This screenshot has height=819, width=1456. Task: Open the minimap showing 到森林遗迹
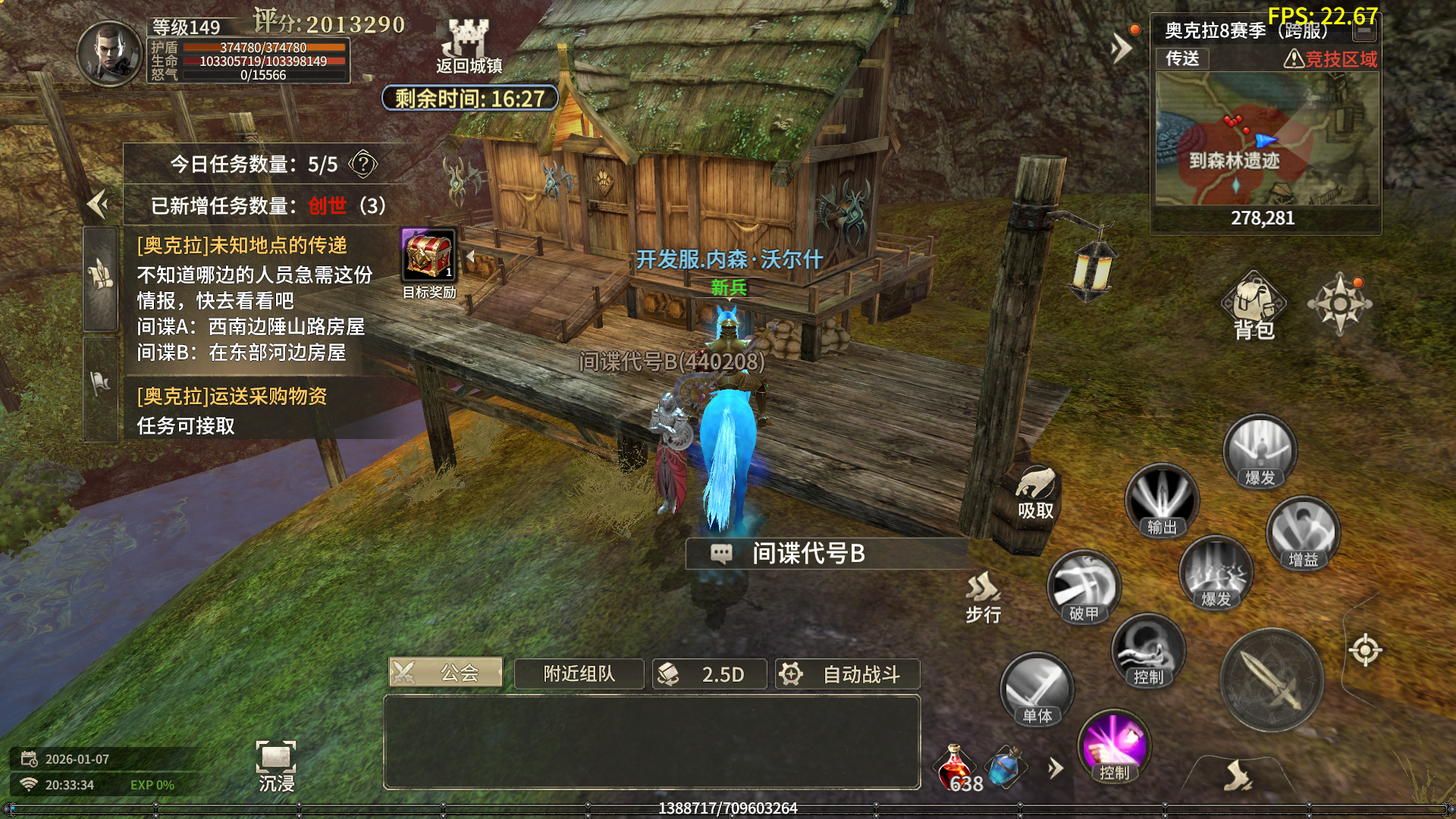coord(1266,140)
